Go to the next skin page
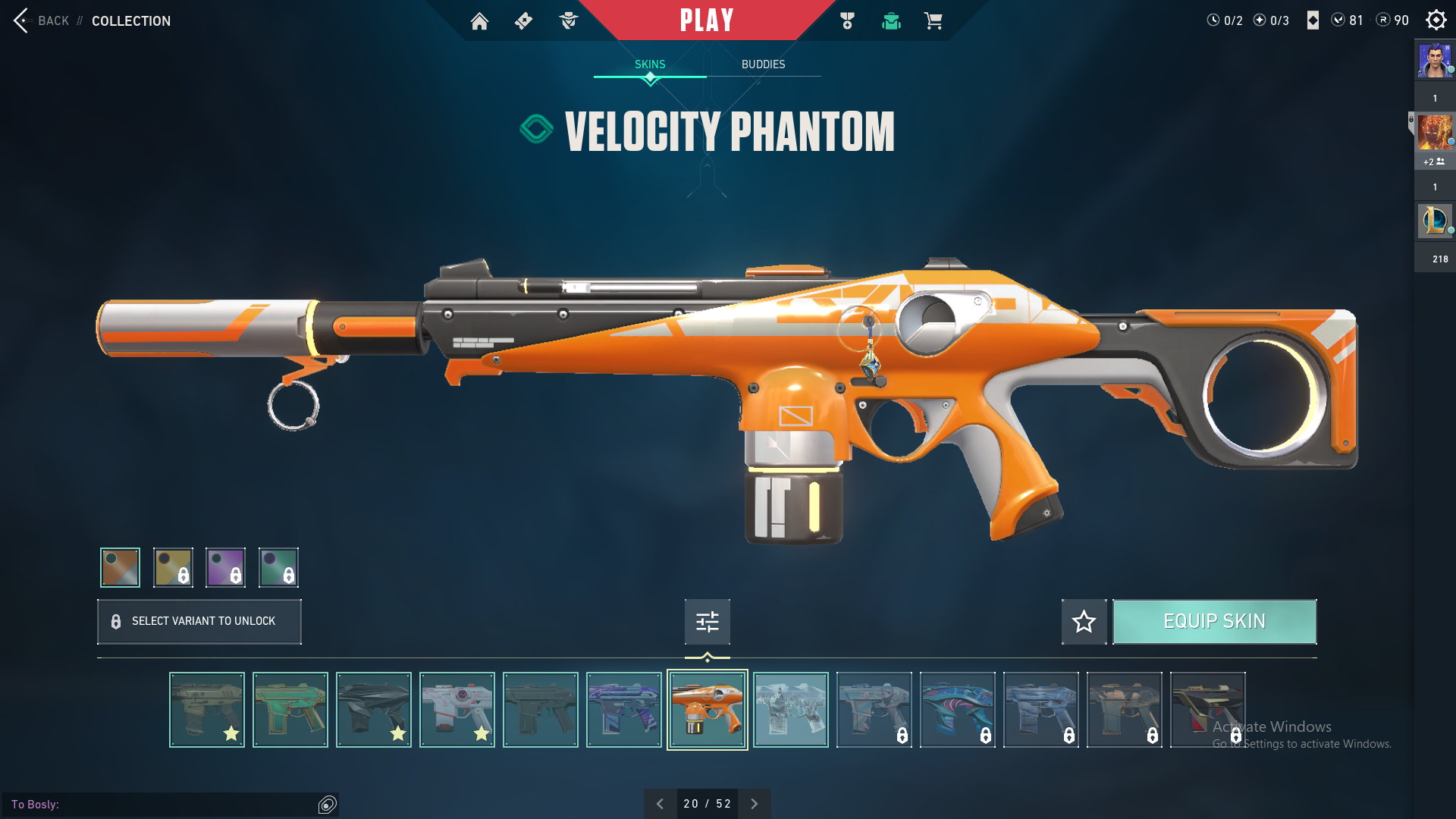The height and width of the screenshot is (819, 1456). 755,804
